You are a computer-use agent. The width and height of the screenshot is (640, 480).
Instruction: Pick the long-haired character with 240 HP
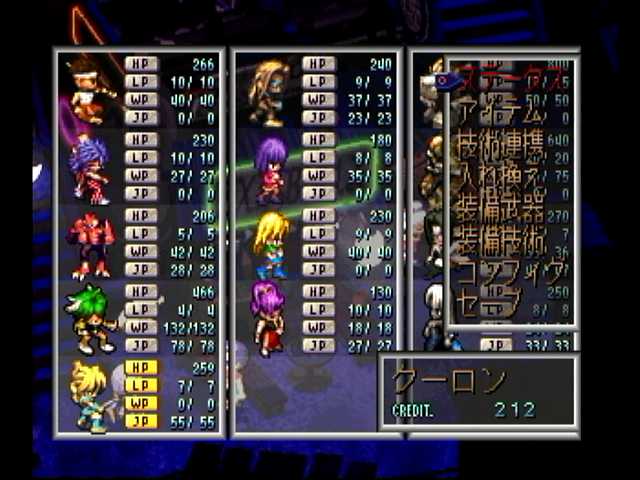pos(268,92)
